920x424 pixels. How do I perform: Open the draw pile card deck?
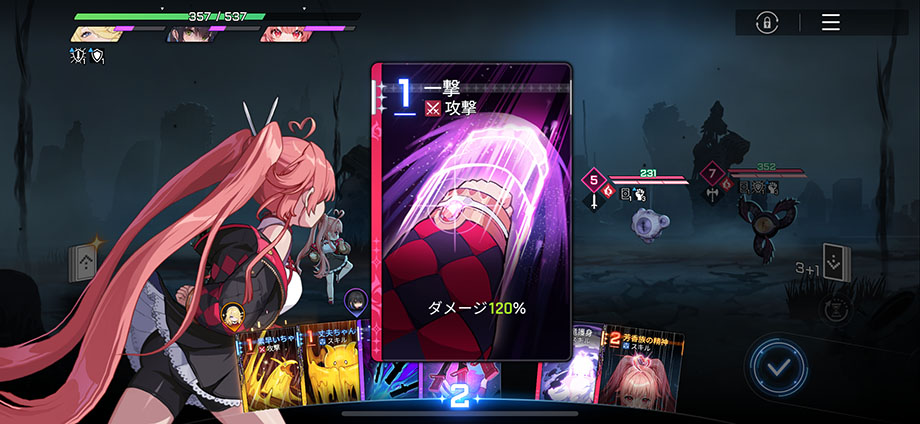(x=84, y=263)
